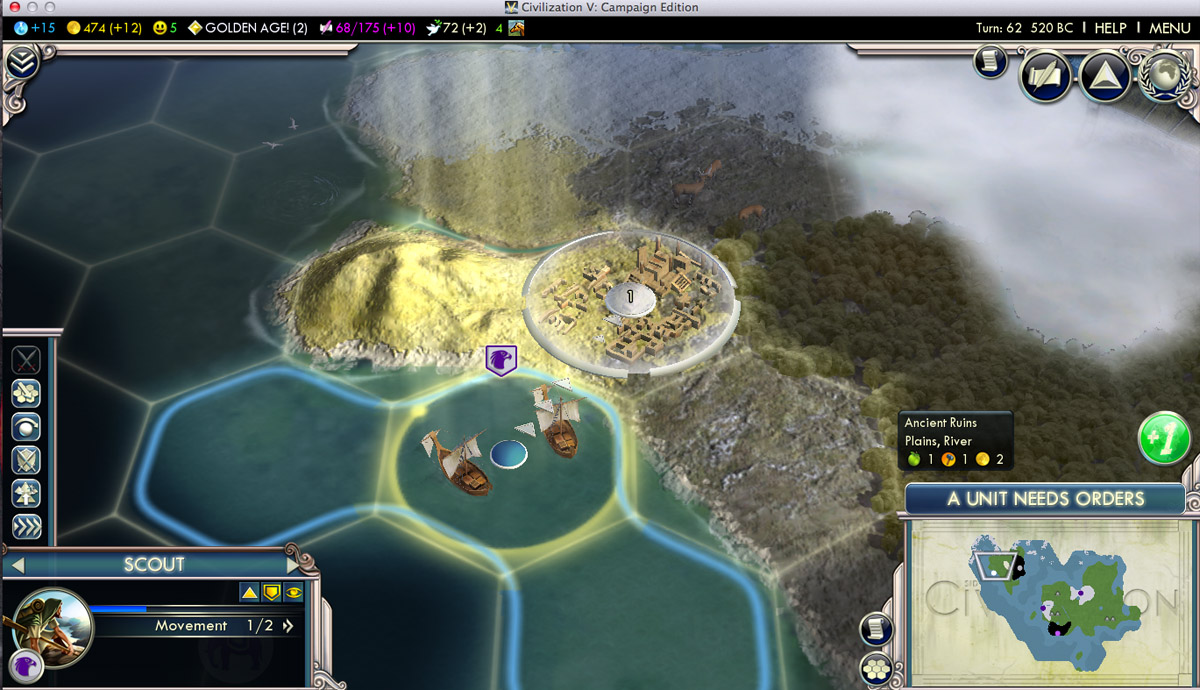Toggle the hex grid button beside the minimap
1200x690 pixels.
click(877, 667)
